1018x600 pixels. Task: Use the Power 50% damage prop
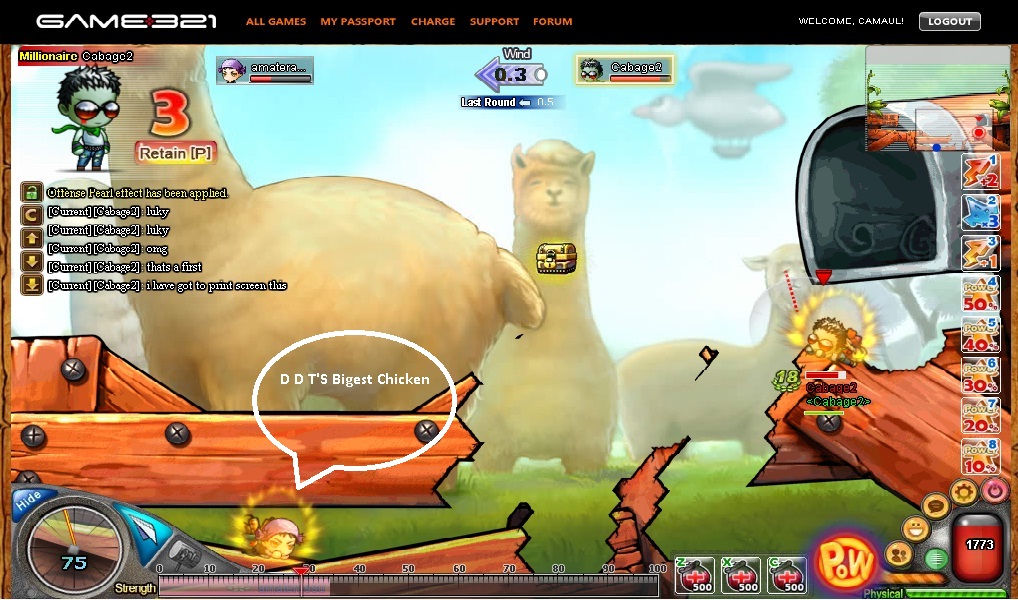coord(980,294)
